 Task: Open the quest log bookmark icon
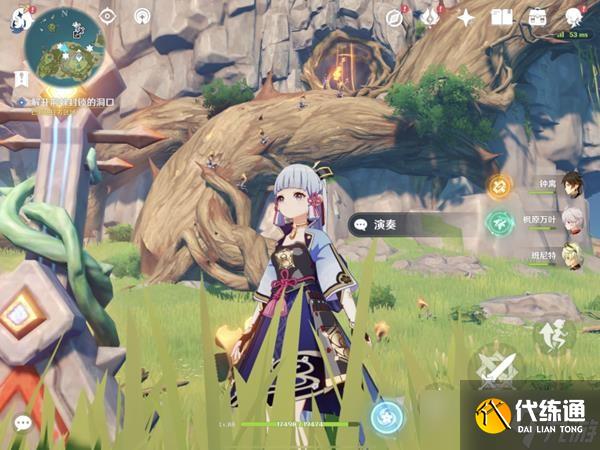coord(20,78)
